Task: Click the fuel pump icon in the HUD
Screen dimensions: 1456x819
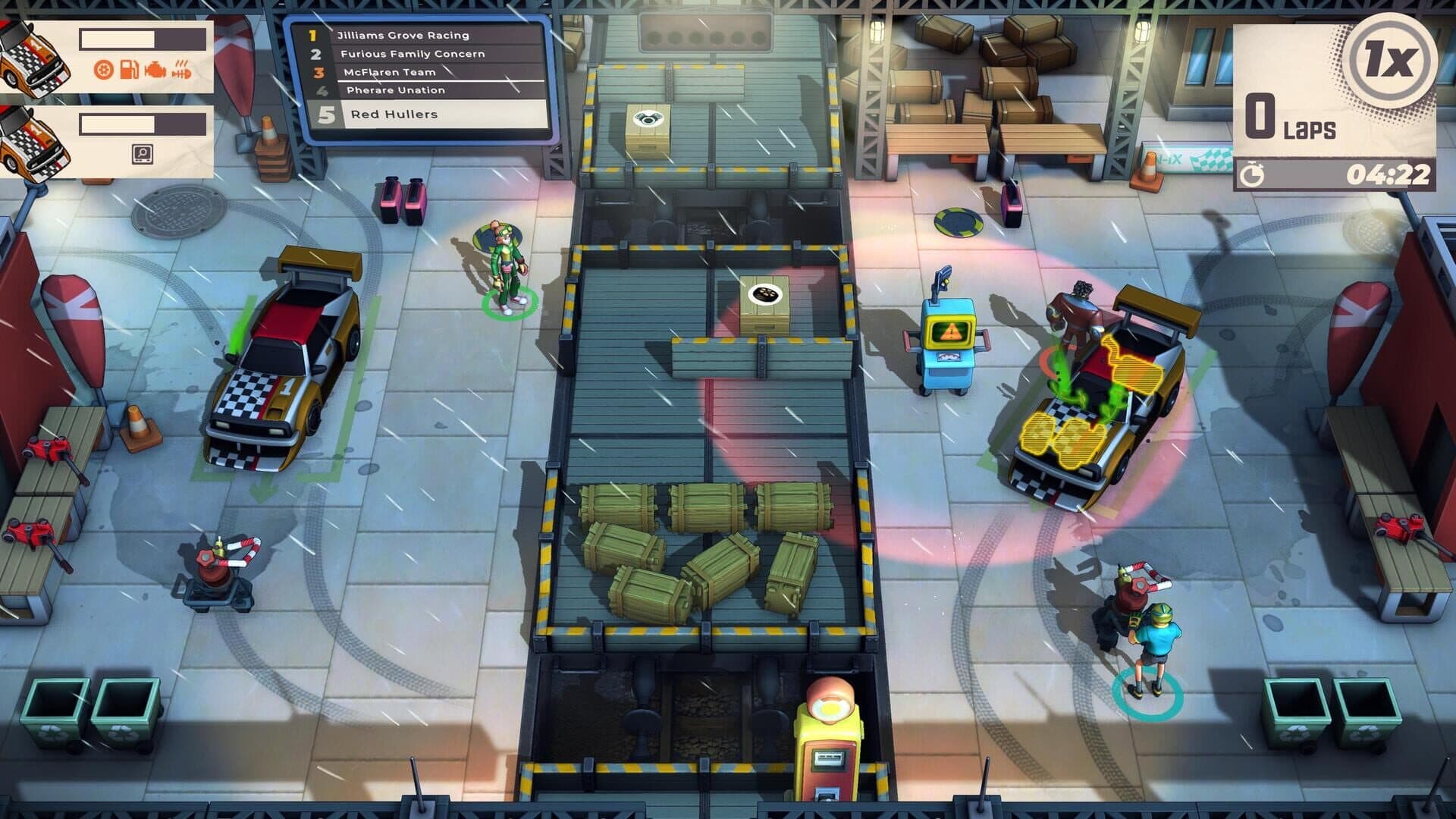Action: coord(129,70)
